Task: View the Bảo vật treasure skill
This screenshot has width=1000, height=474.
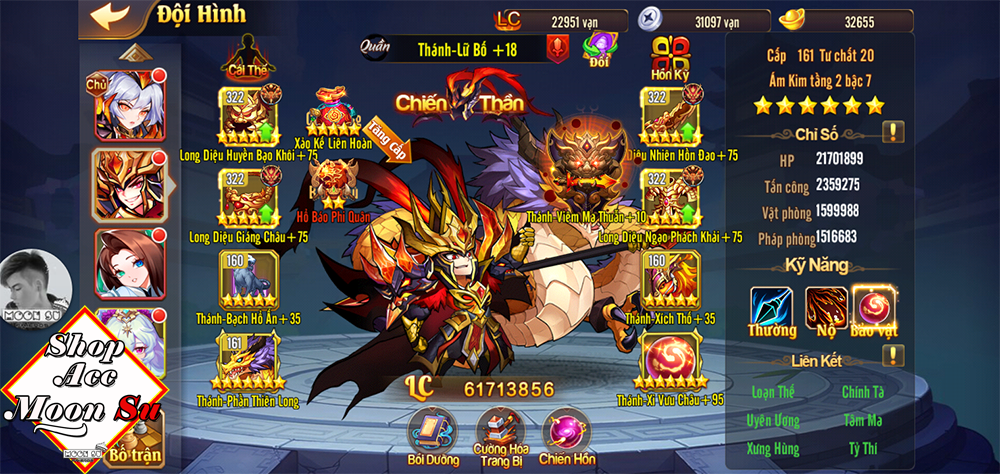Action: 874,305
